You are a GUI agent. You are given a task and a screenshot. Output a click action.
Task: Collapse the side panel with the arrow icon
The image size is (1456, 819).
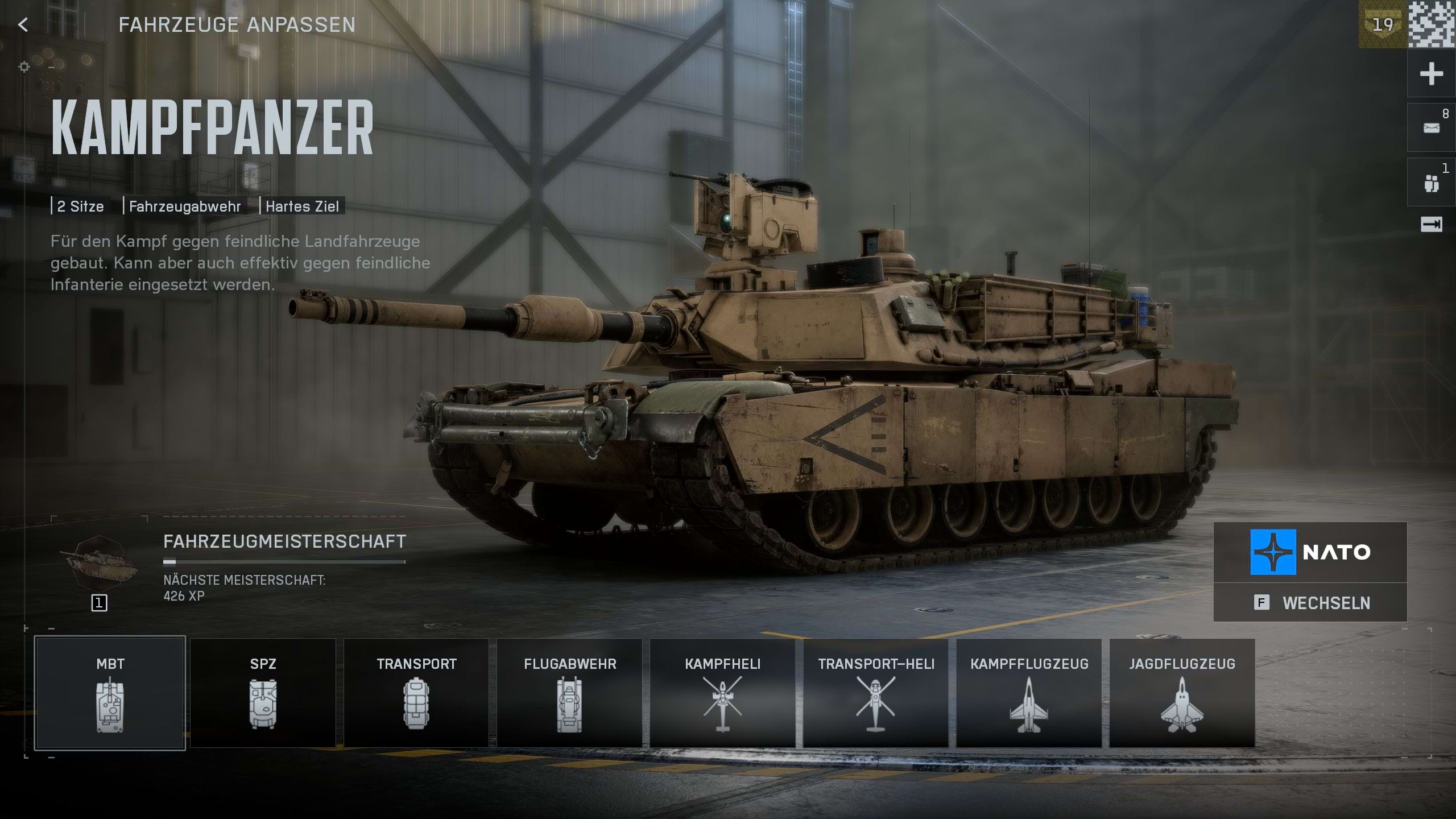click(1431, 225)
